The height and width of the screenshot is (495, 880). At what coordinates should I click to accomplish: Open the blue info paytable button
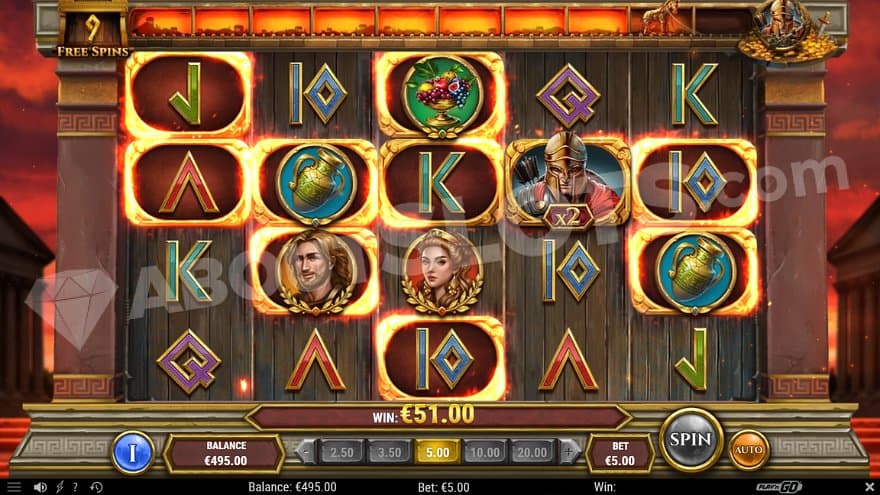[132, 451]
